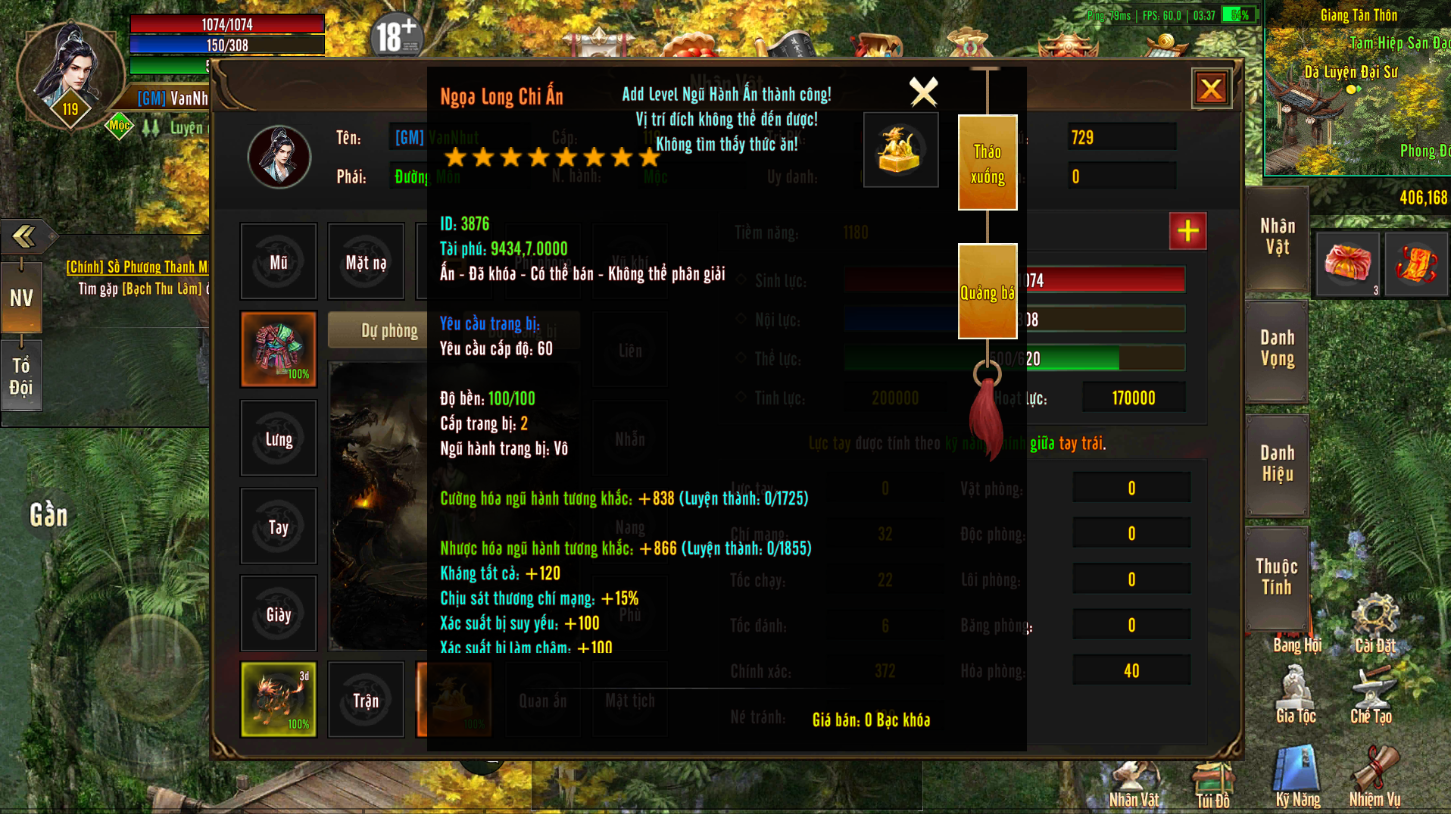Select the equipped armor slot

coord(278,349)
